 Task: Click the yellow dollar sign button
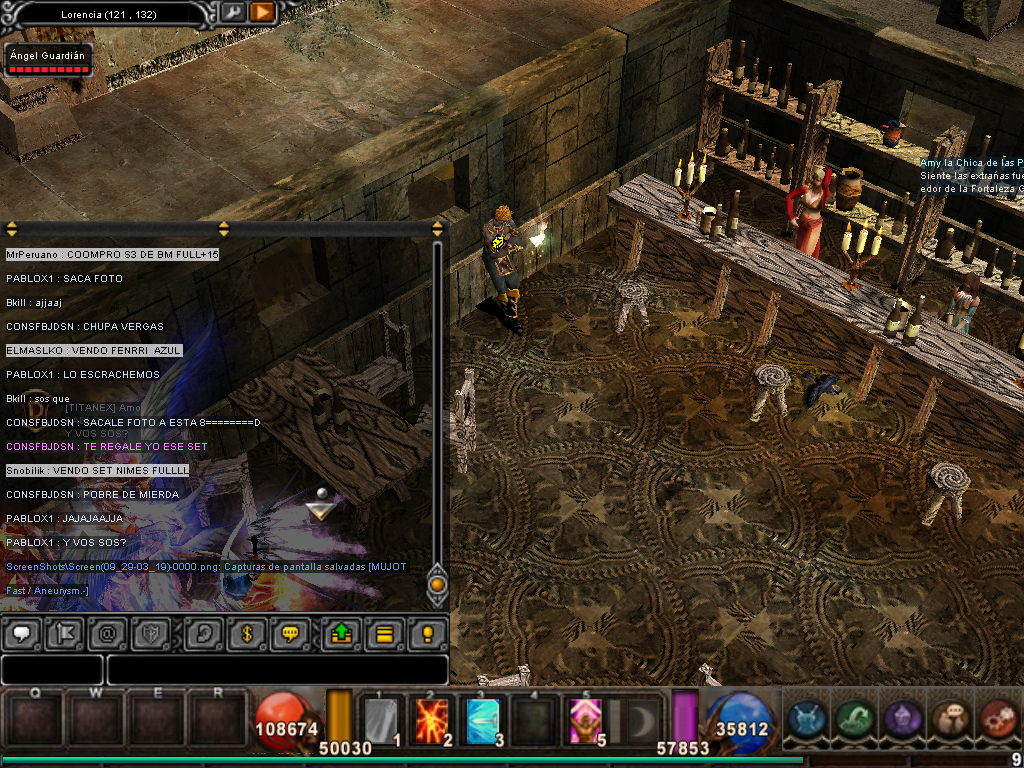click(246, 633)
